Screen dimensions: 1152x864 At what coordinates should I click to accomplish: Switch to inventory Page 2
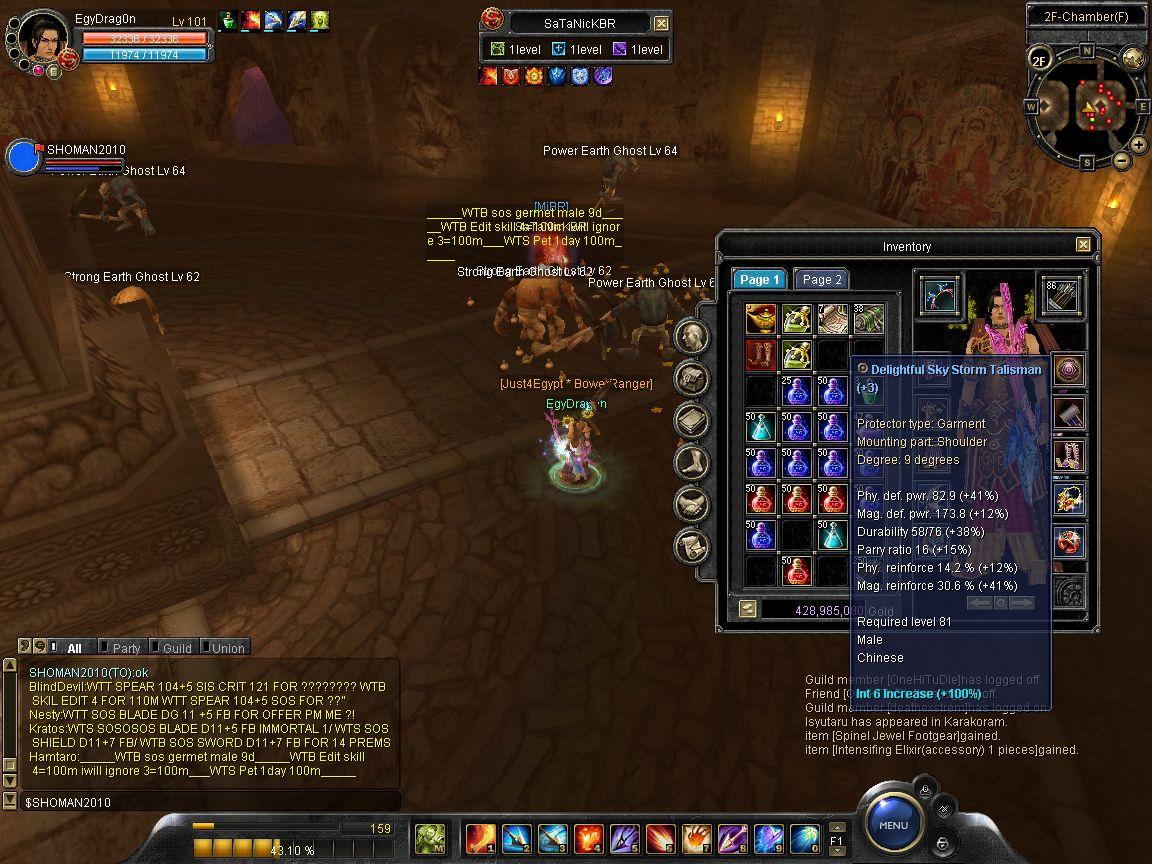tap(822, 280)
